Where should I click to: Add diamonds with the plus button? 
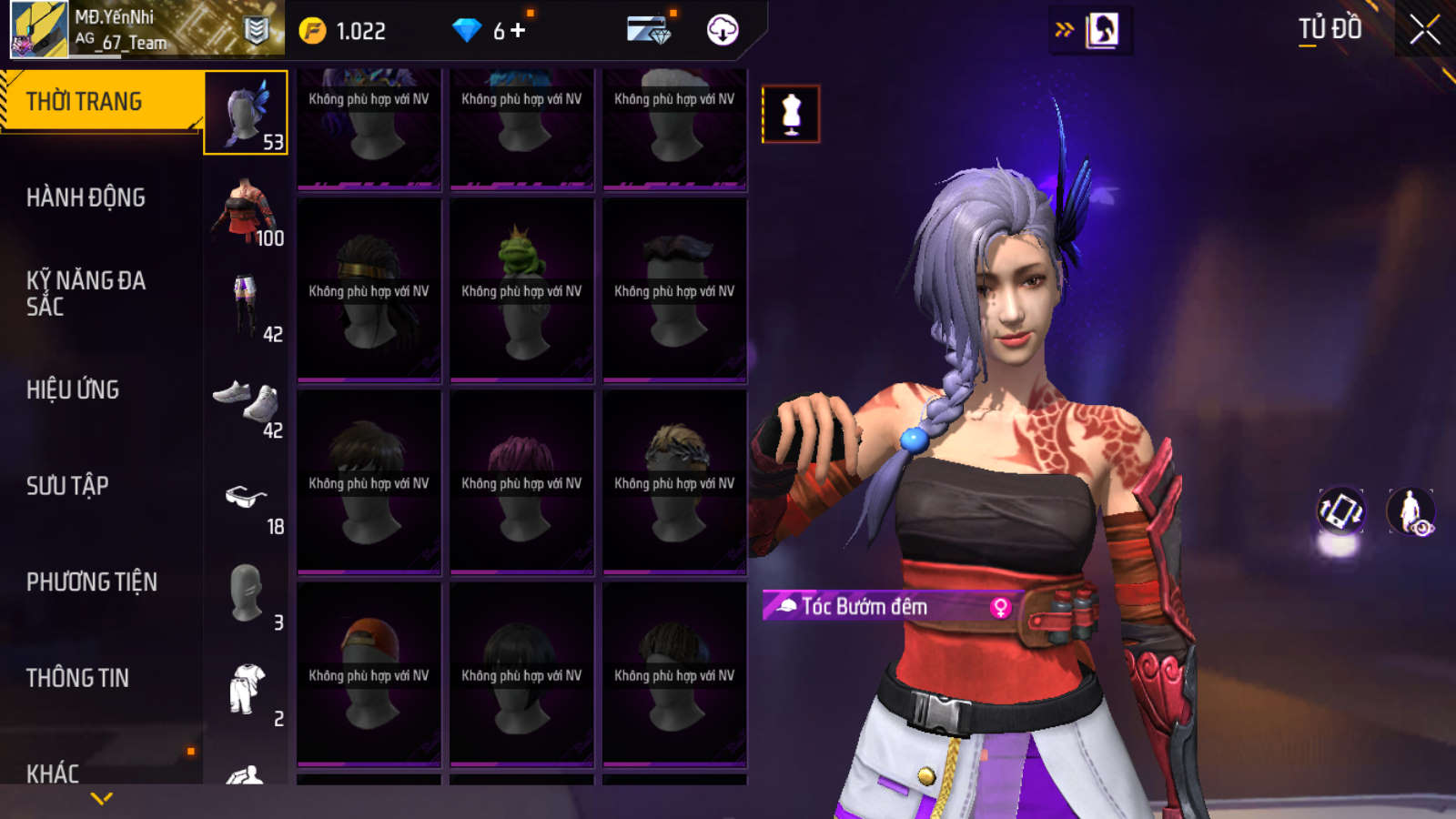tap(519, 31)
